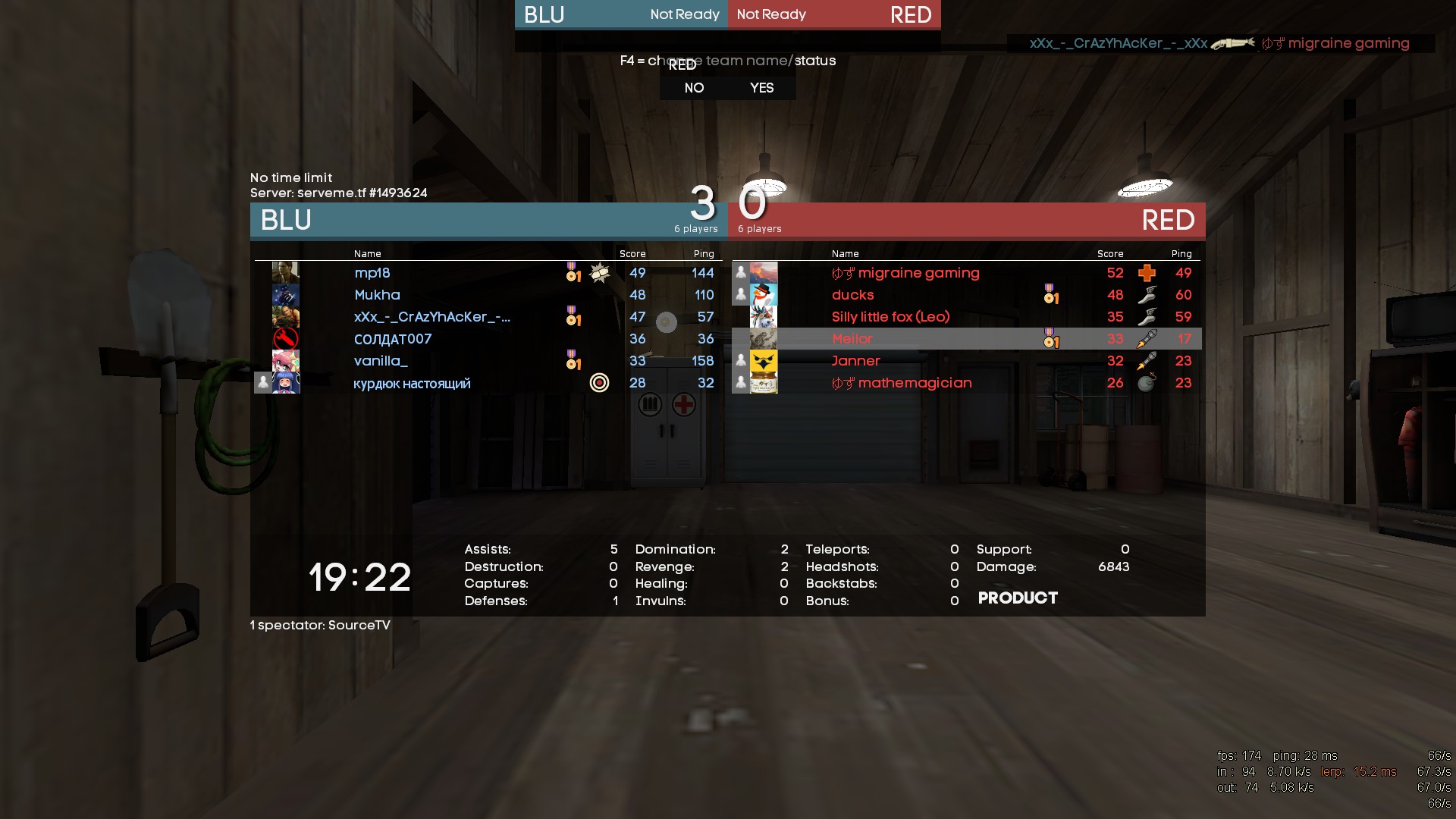
Task: Select migraine gaming in the RED scoreboard list
Action: coord(905,273)
